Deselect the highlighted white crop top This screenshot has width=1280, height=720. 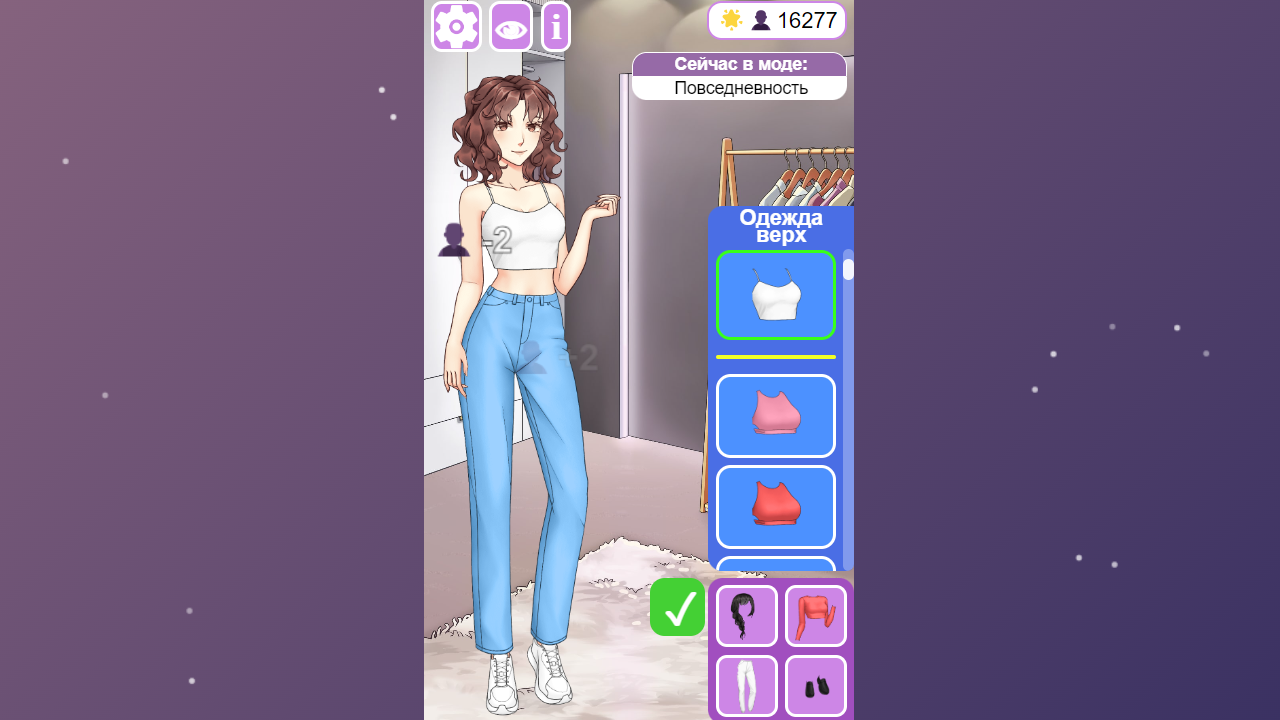coord(776,295)
